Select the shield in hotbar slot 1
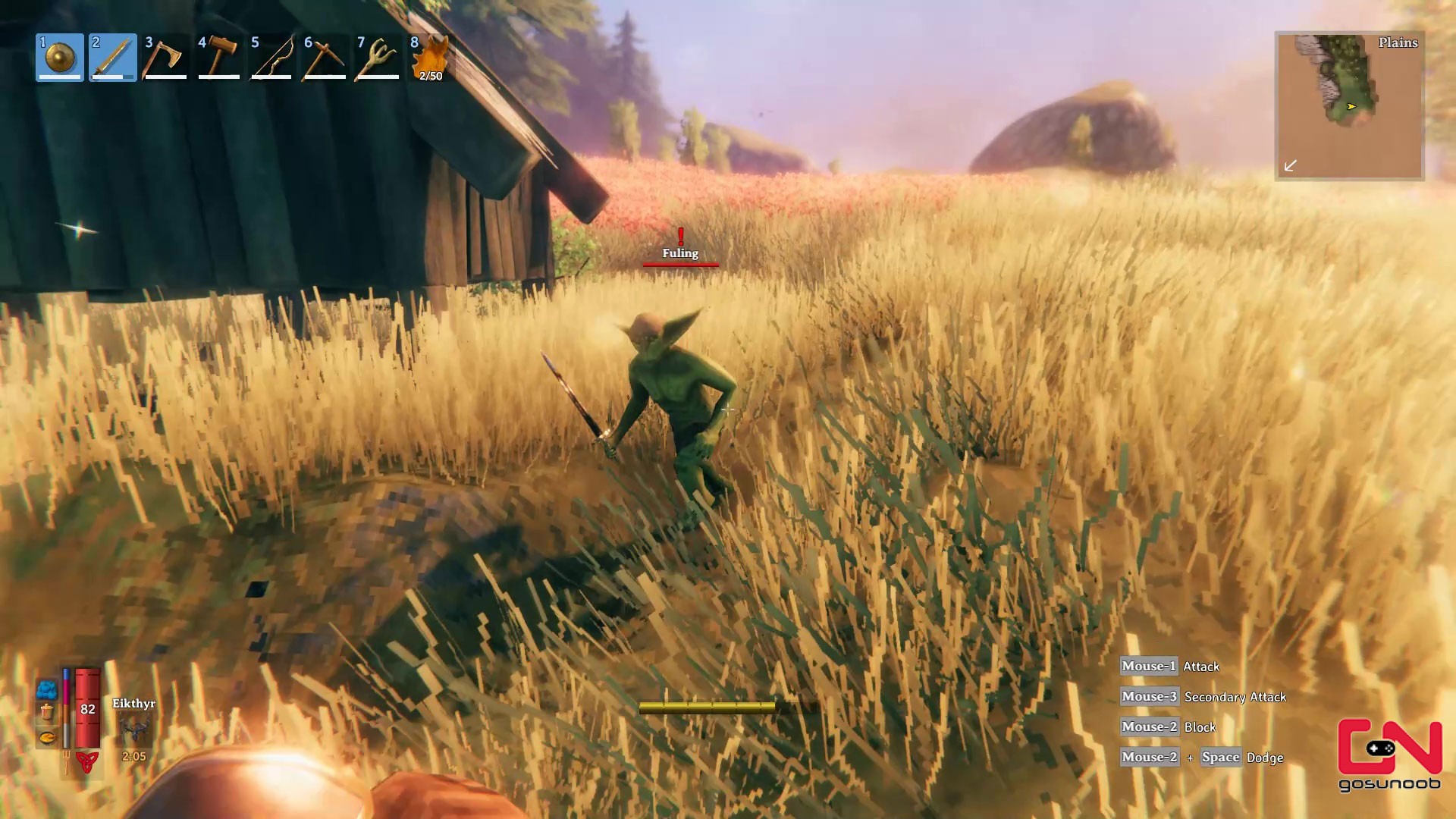 (59, 57)
